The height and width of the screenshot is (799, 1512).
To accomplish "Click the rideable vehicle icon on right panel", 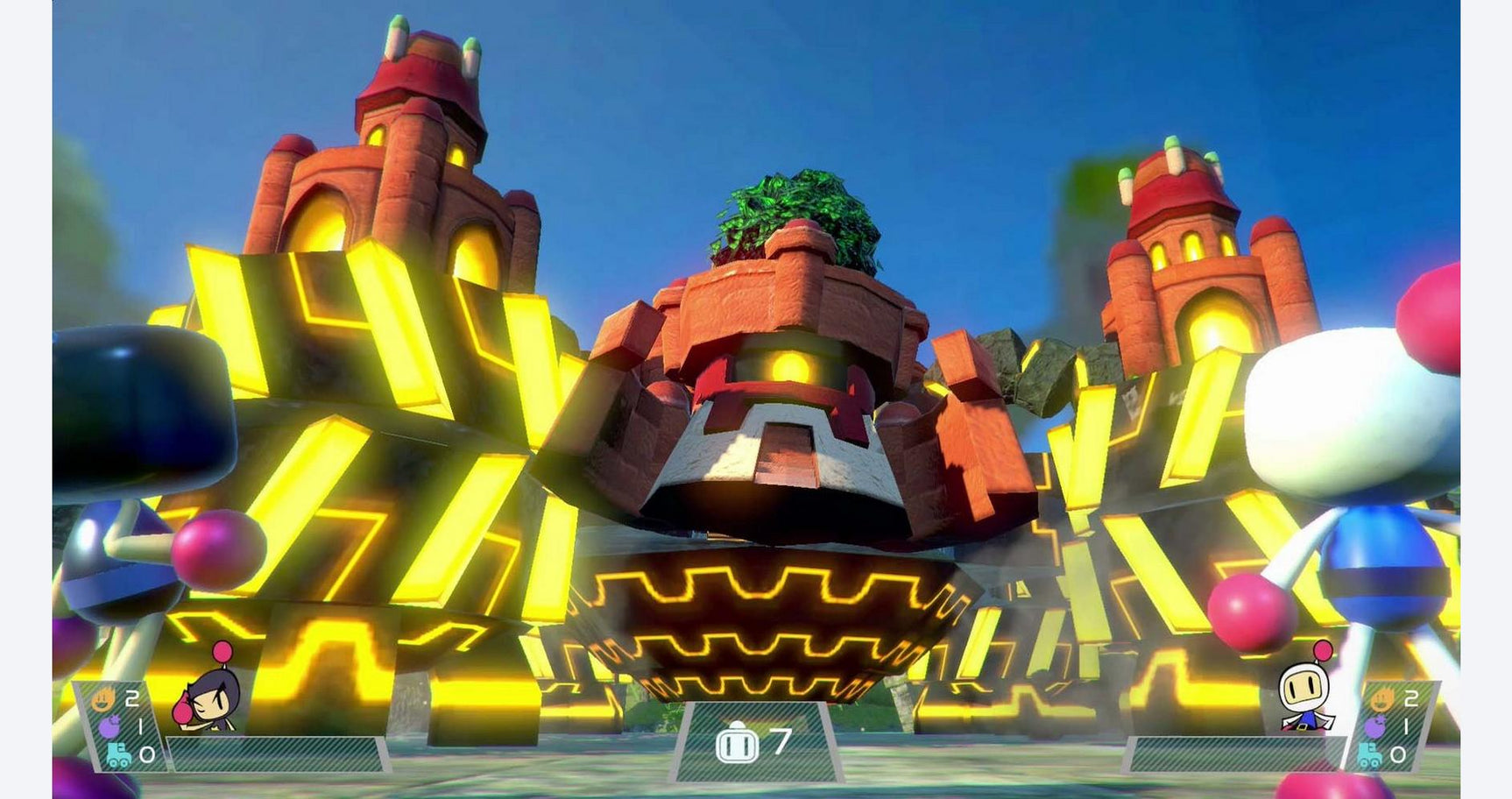I will pos(1370,753).
